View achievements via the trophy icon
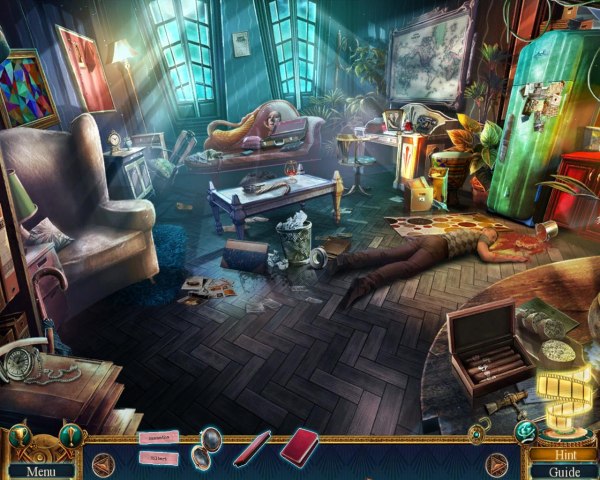The image size is (600, 480). point(18,438)
